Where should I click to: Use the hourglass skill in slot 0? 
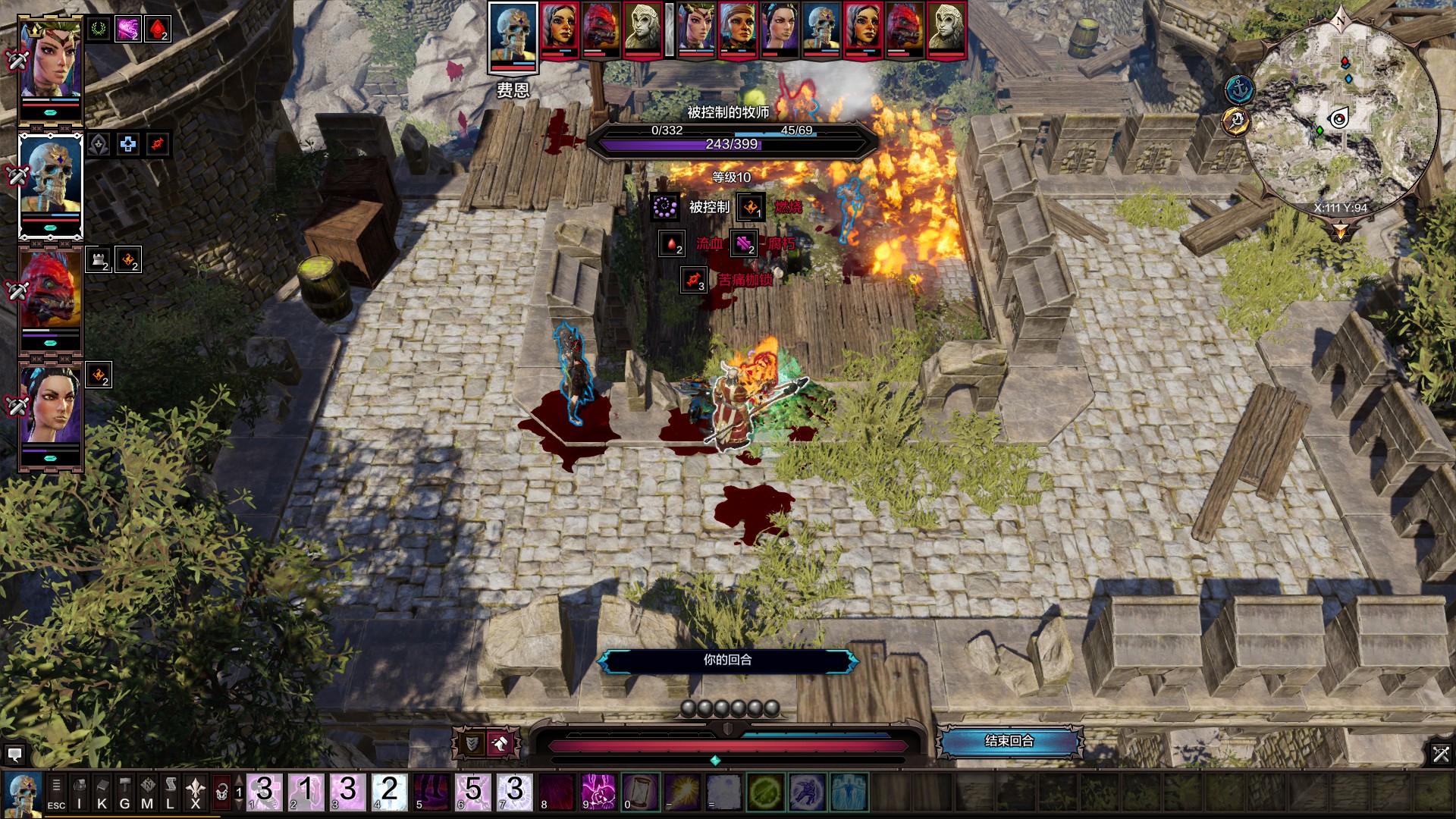point(639,792)
